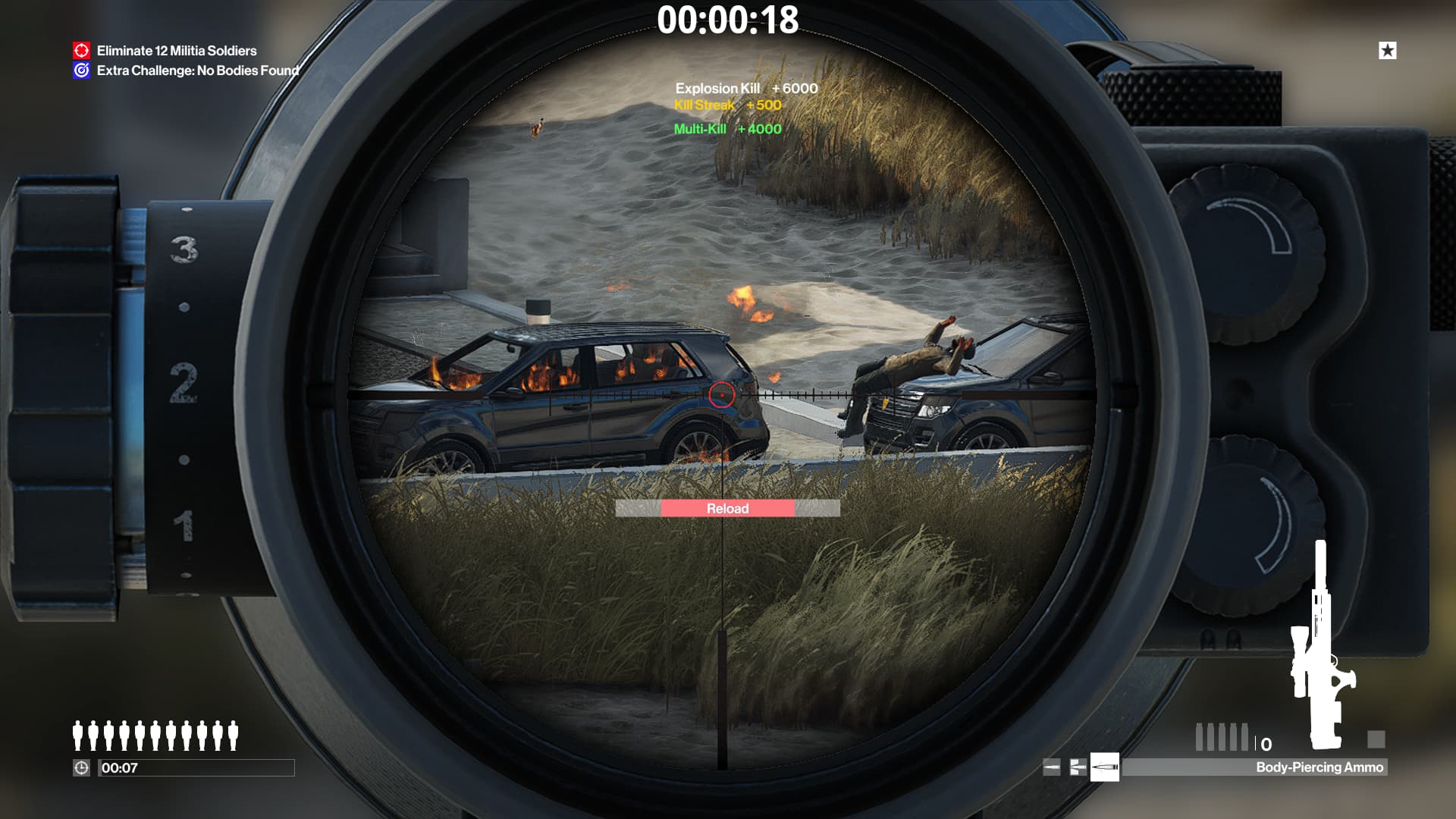Open the No Bodies Found extra challenge
Viewport: 1456px width, 819px height.
tap(197, 71)
